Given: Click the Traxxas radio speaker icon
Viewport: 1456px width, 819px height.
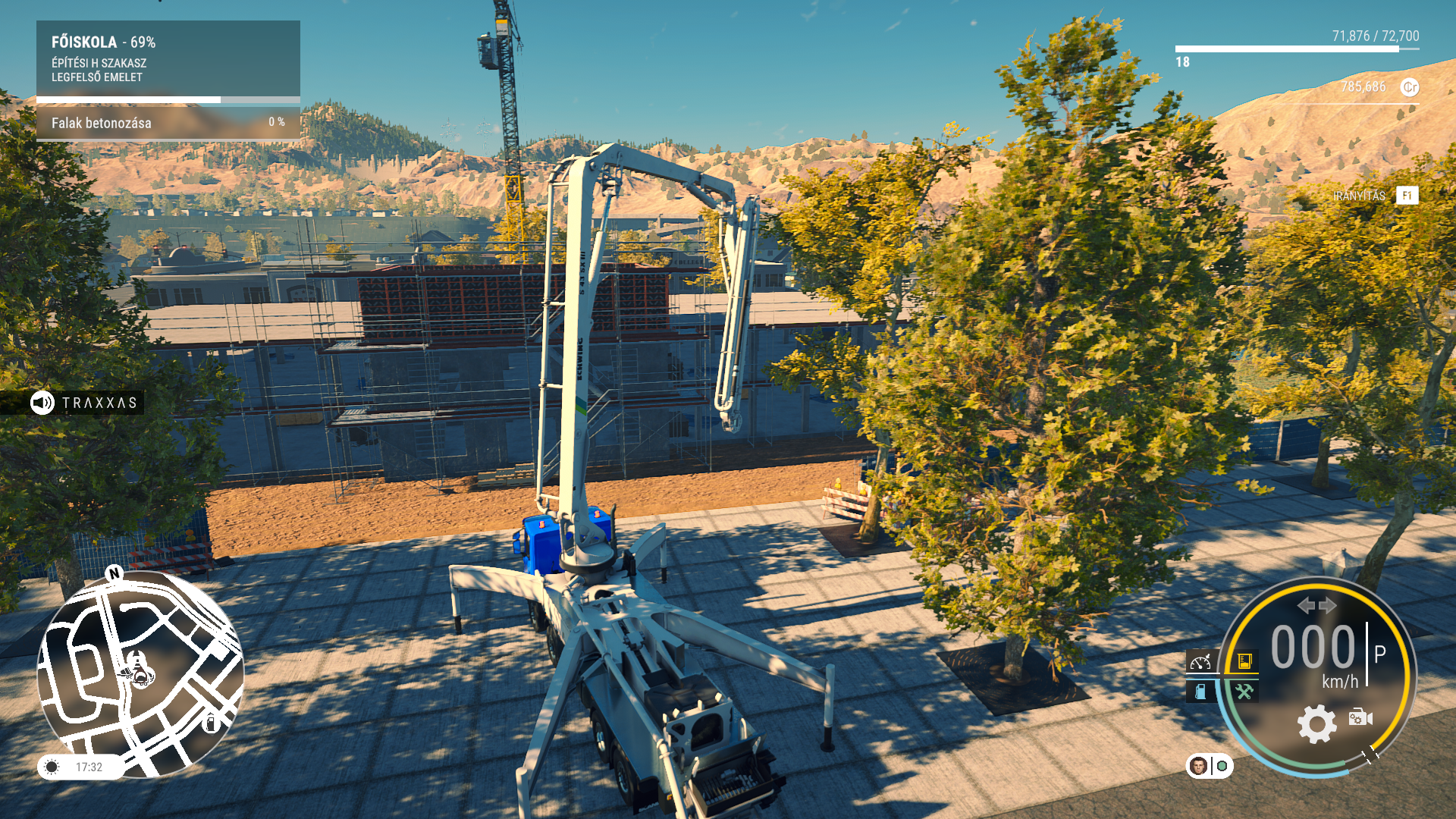Looking at the screenshot, I should point(42,403).
